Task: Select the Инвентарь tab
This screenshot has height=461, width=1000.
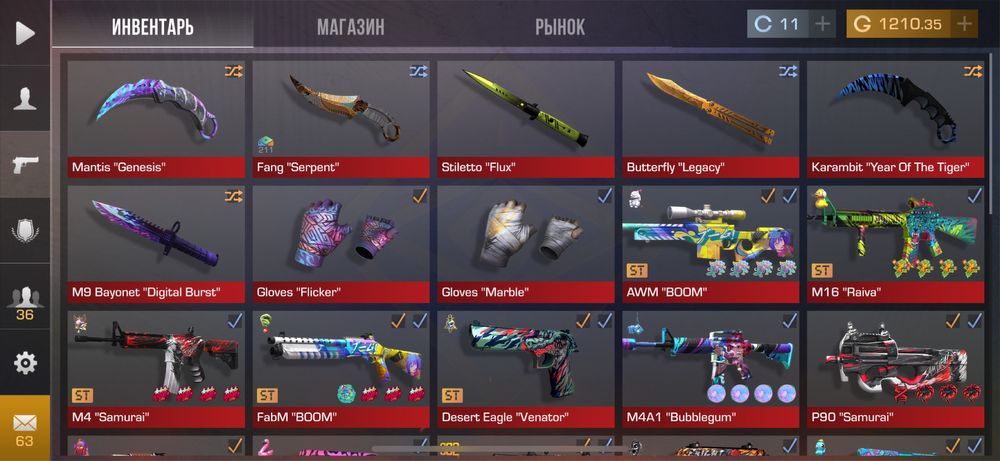Action: click(152, 27)
